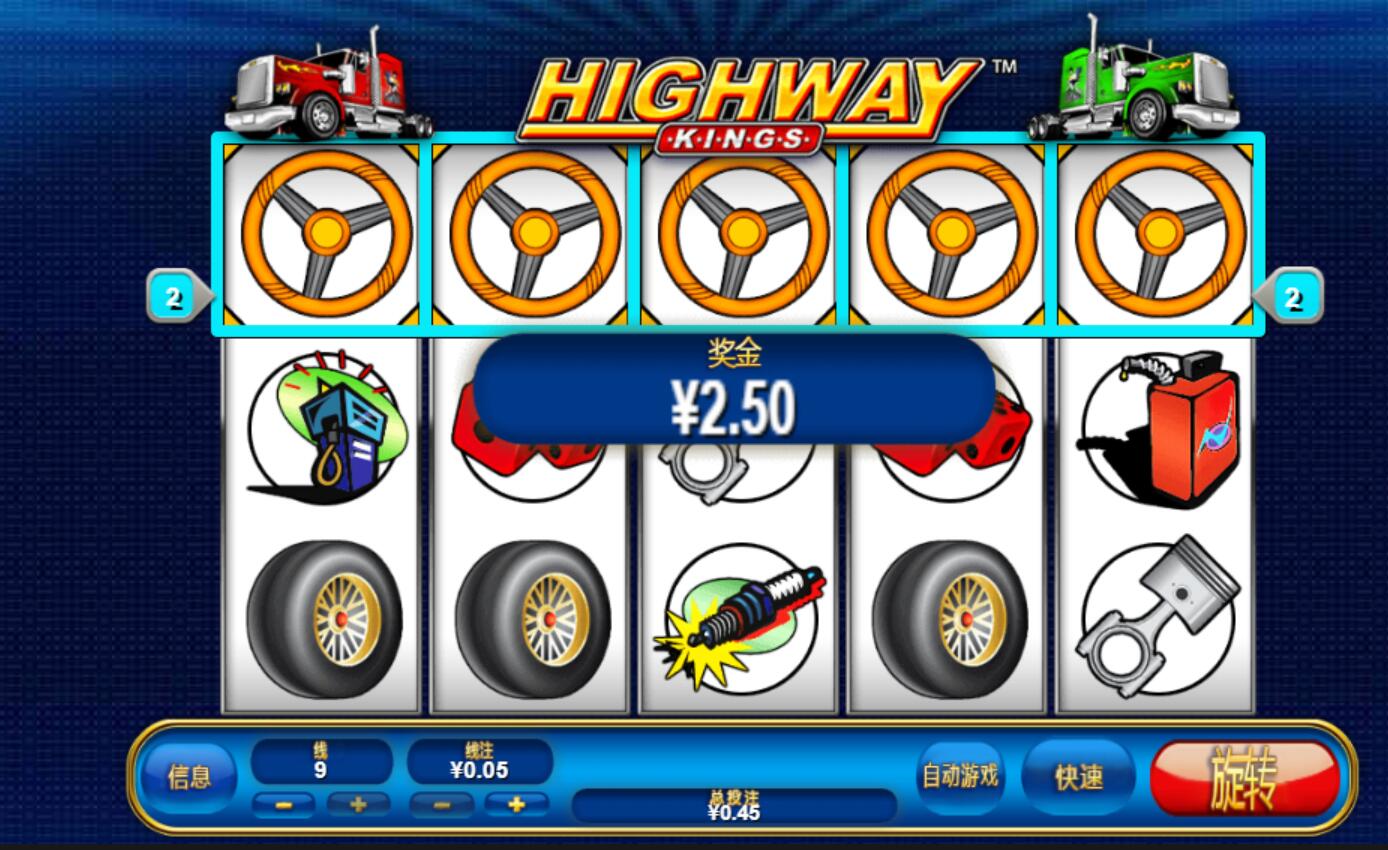Start auto play with 自动游戏
Image resolution: width=1388 pixels, height=850 pixels.
pos(960,776)
